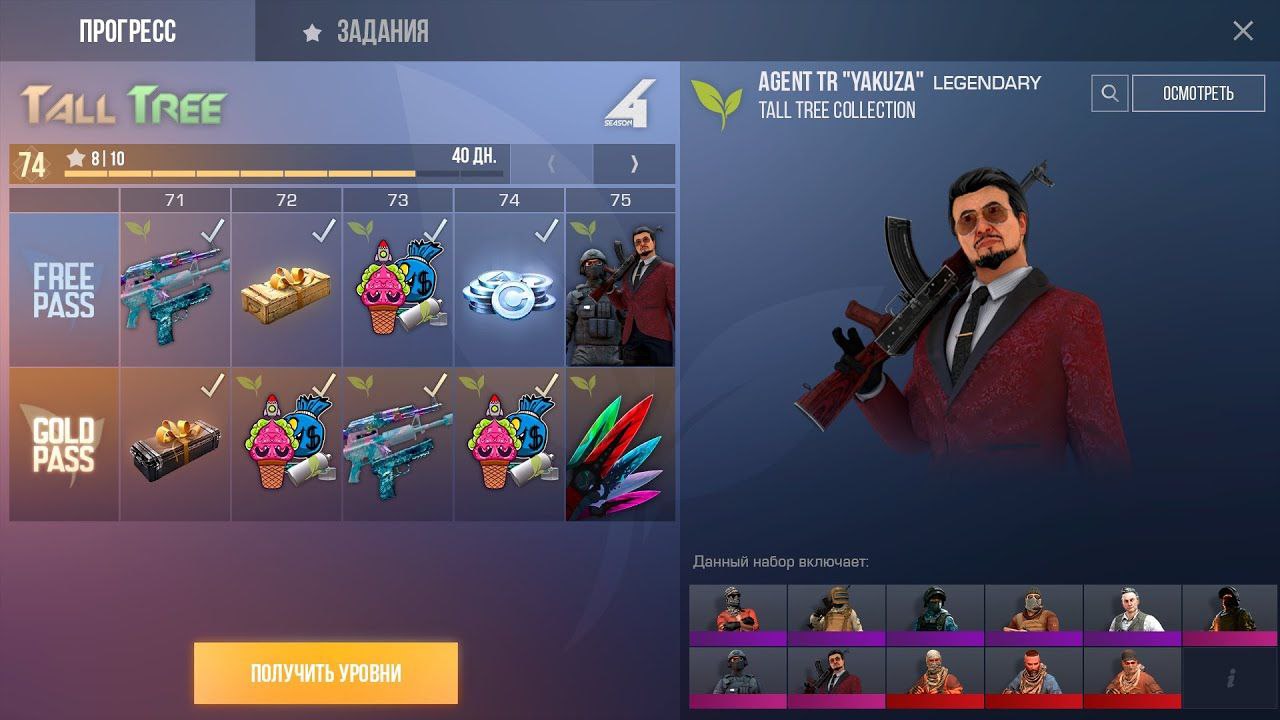Select gold pass level 71 black case
The width and height of the screenshot is (1280, 720).
pyautogui.click(x=175, y=445)
